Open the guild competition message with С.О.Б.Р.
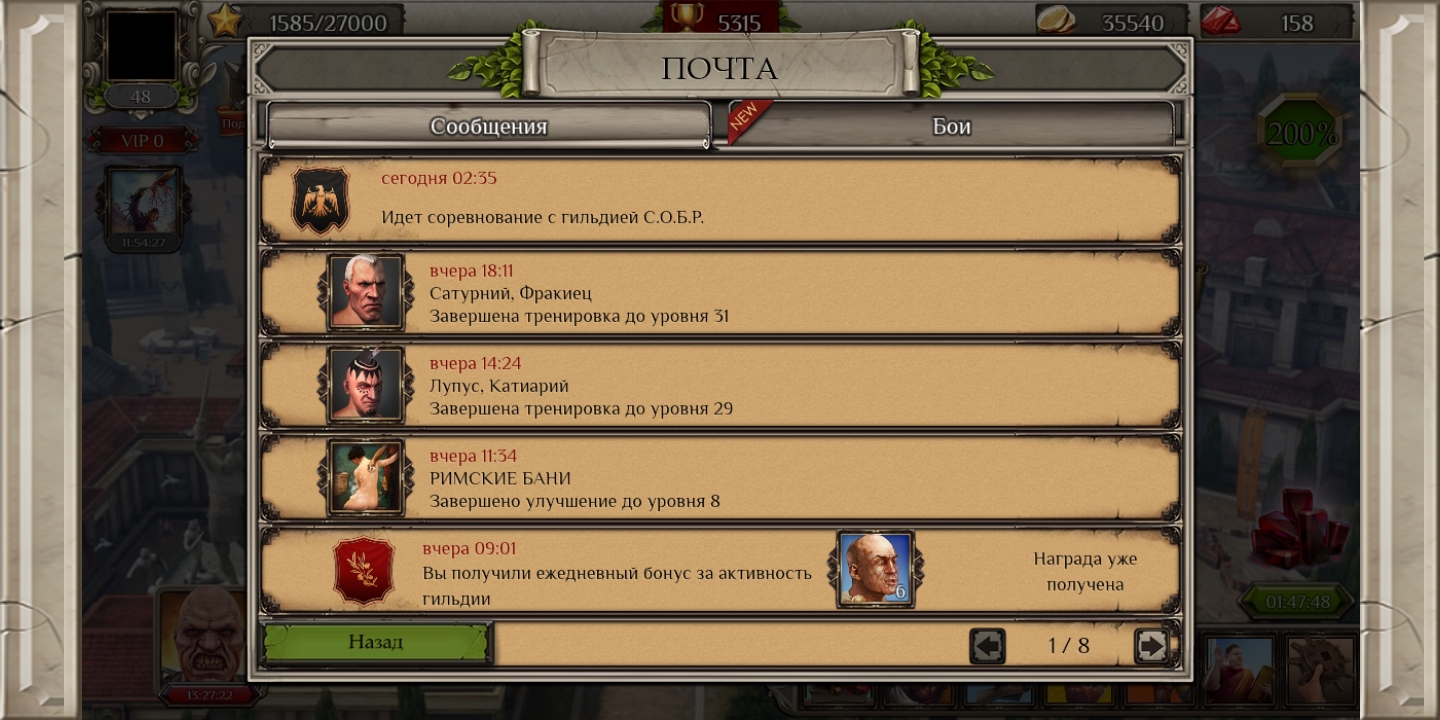The image size is (1440, 720). coord(720,199)
